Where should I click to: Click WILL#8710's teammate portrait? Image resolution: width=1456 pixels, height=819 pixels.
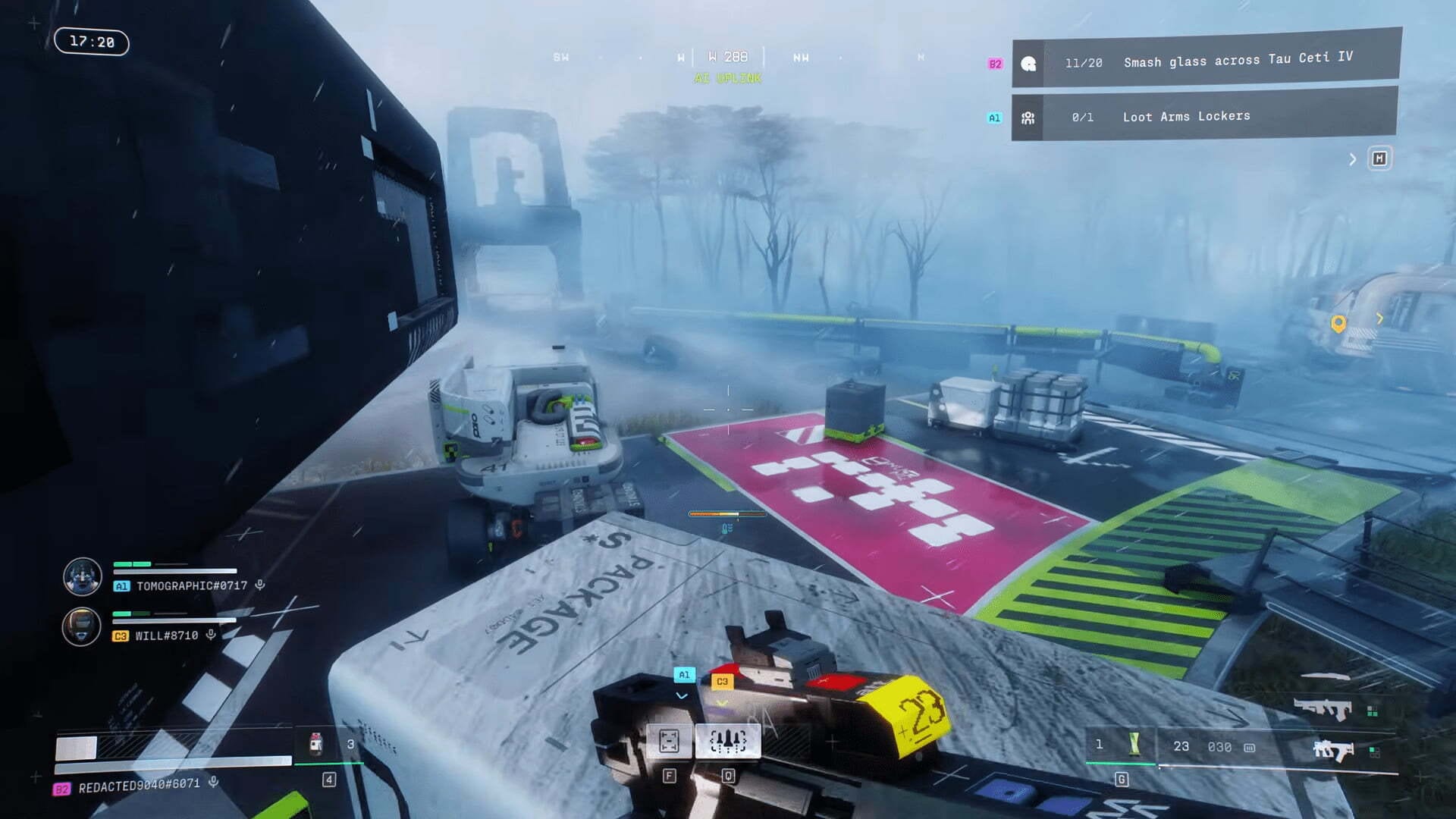point(81,627)
